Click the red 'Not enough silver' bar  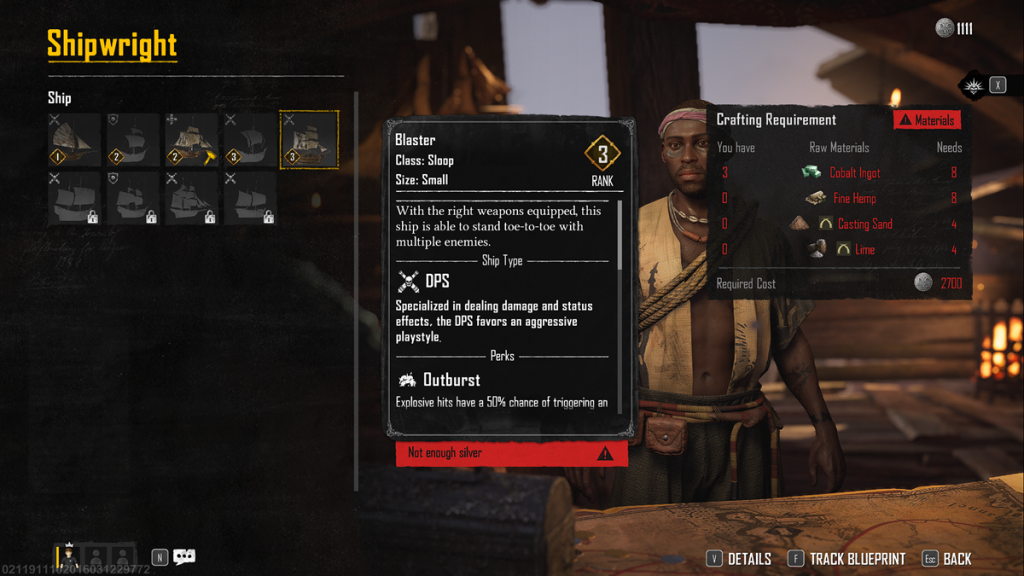coord(511,453)
